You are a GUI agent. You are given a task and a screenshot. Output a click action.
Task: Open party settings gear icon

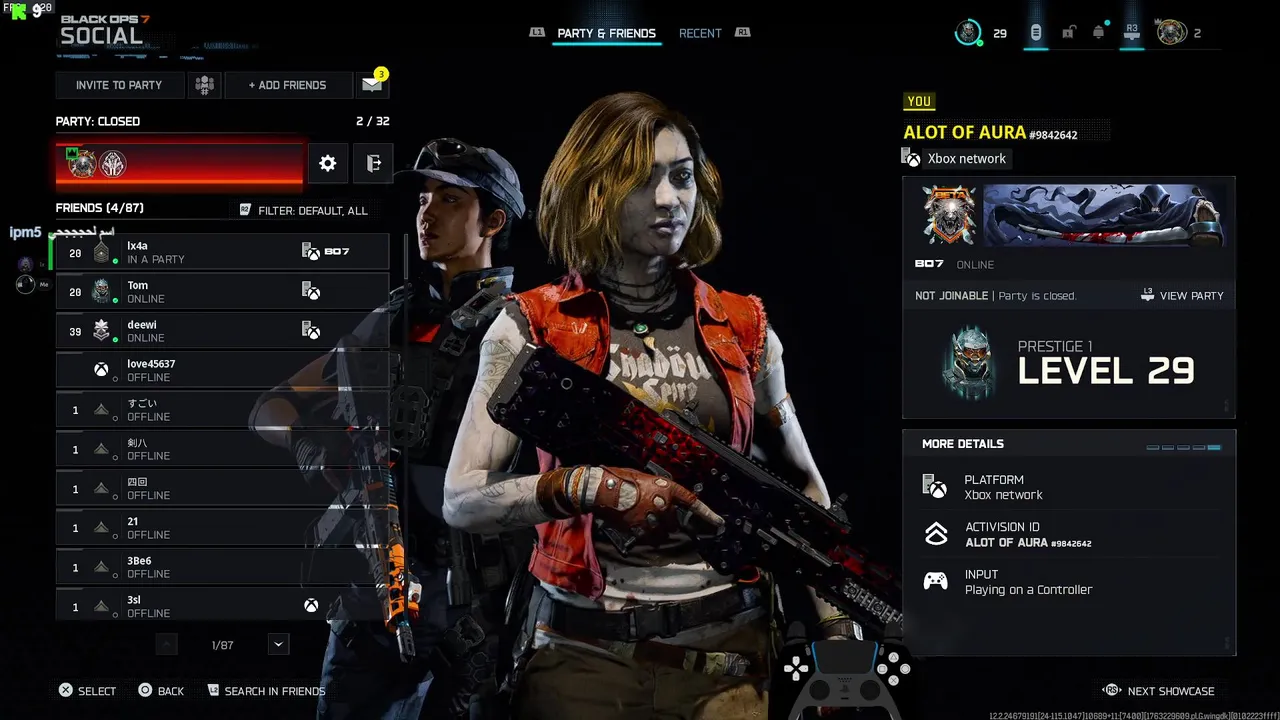[328, 163]
